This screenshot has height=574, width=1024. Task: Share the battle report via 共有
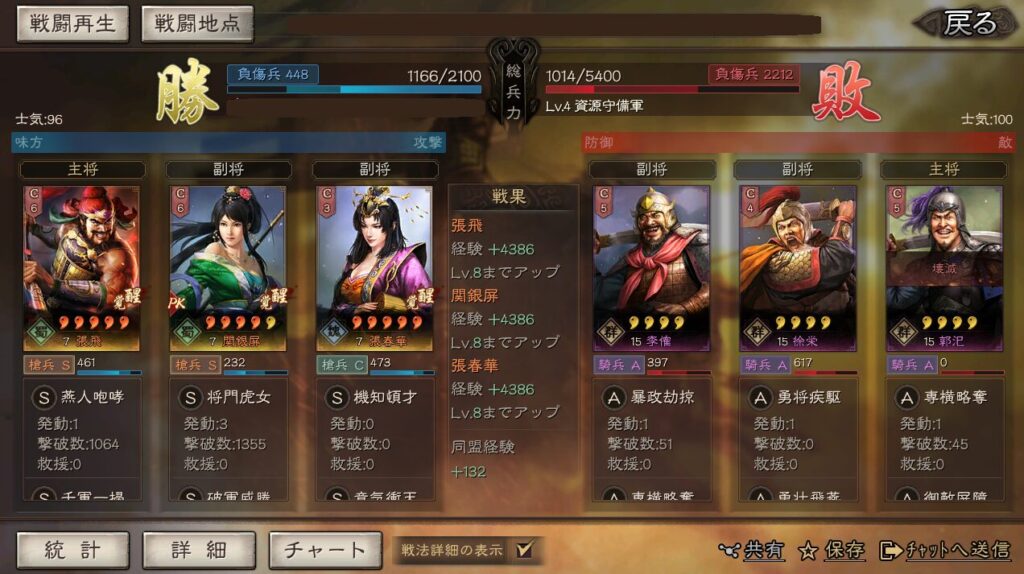click(752, 550)
